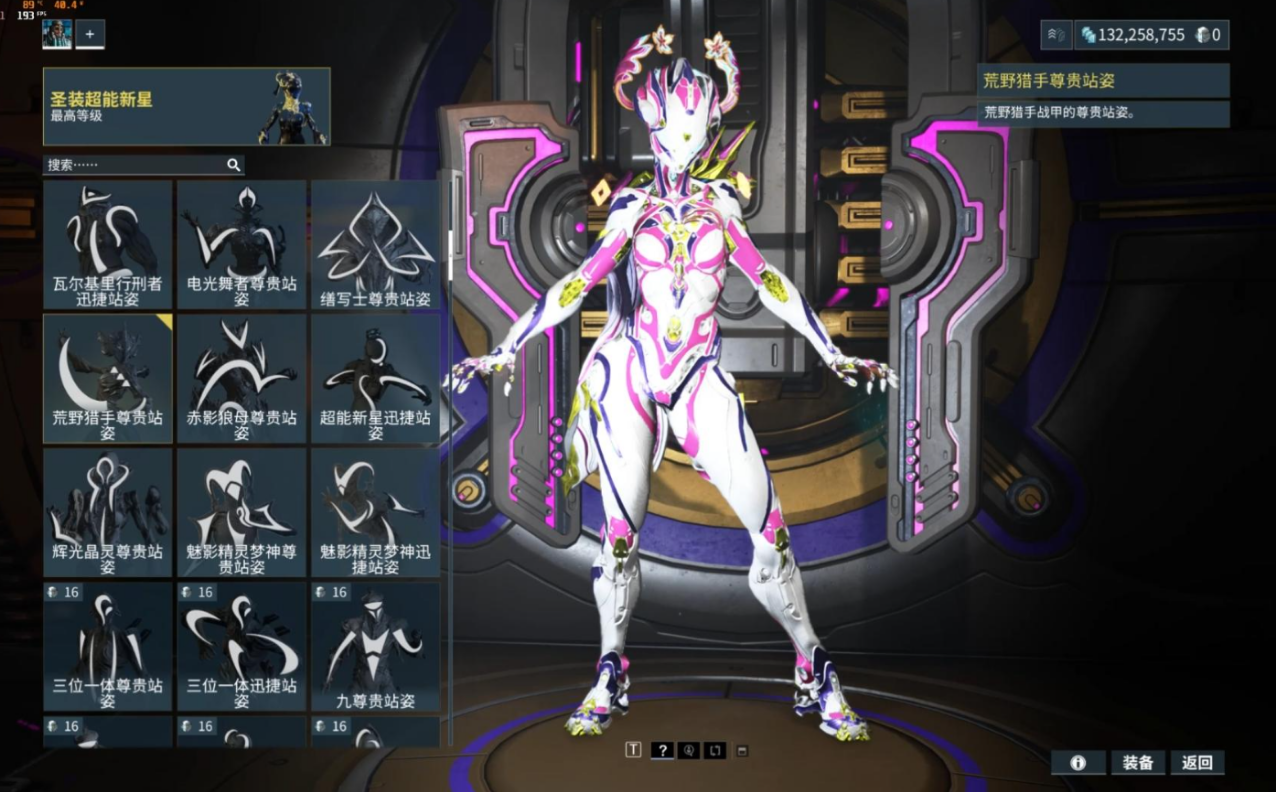Click the 装备 equip button

[1137, 763]
